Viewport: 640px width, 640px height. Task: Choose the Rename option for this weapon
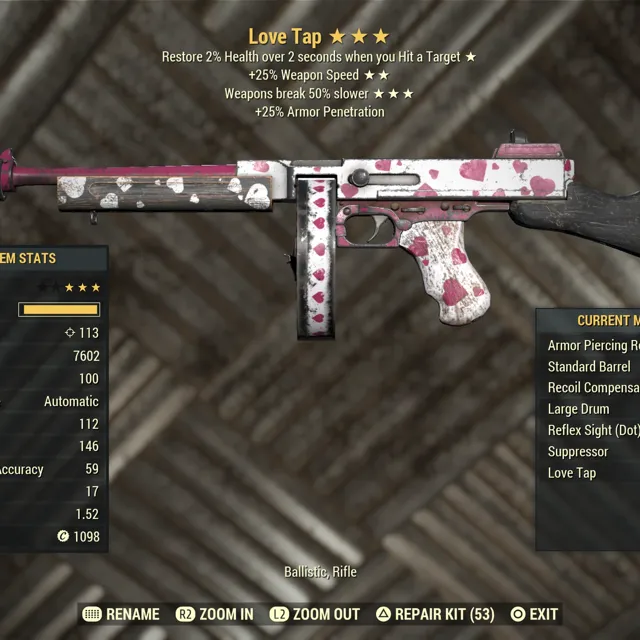pos(121,614)
